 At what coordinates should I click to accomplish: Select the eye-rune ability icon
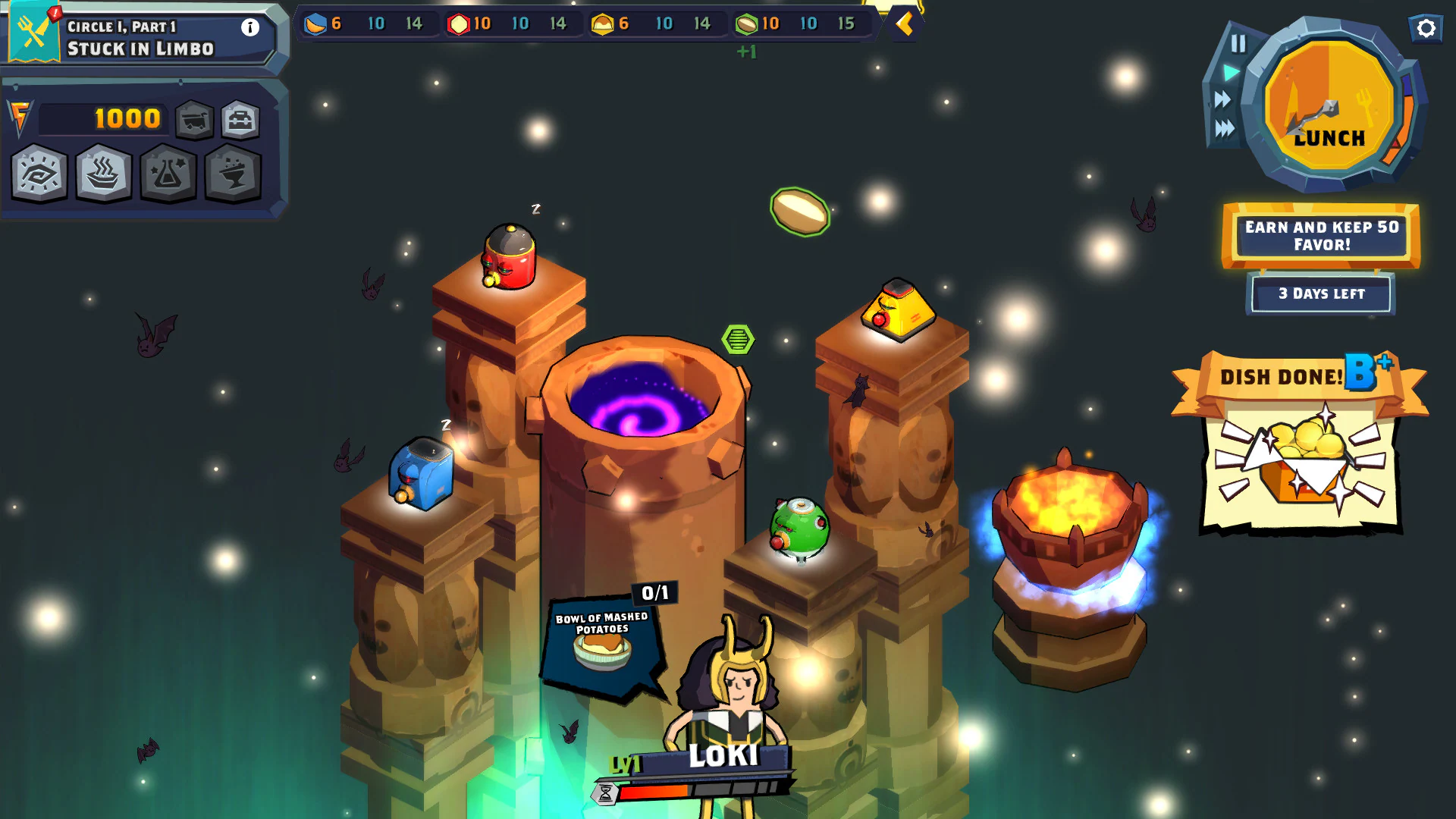point(38,173)
